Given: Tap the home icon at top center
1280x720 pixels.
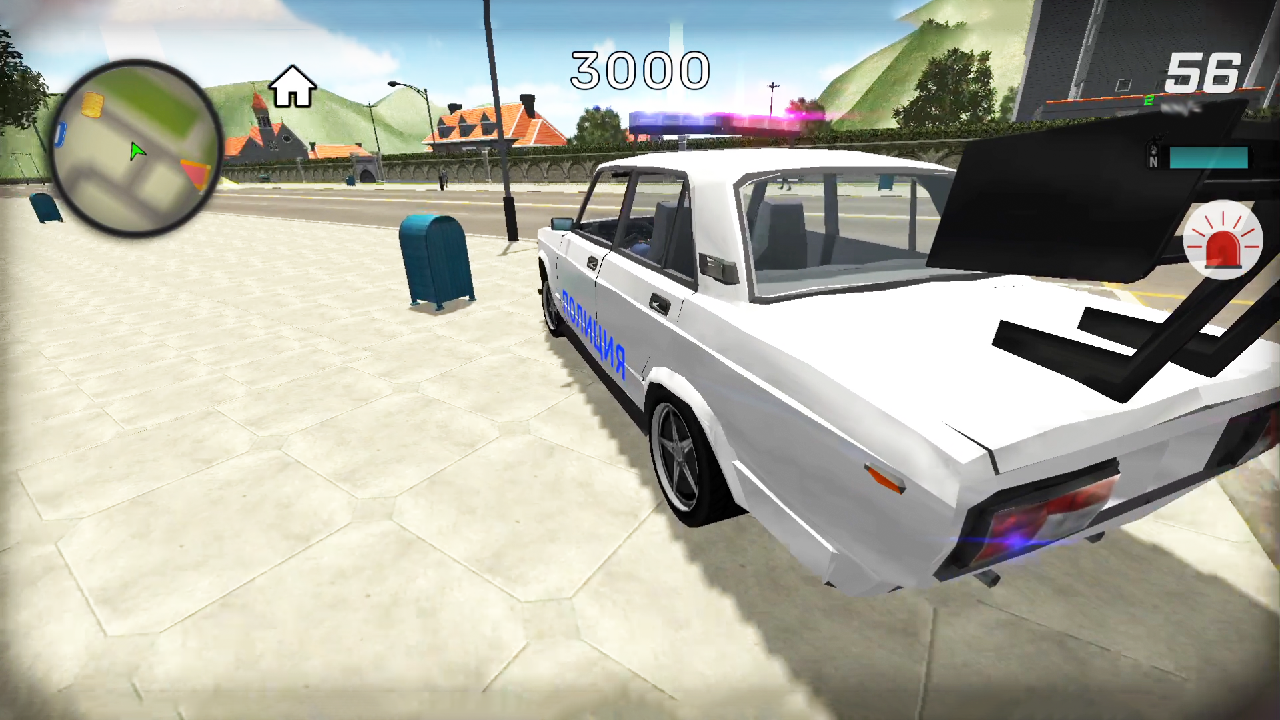Looking at the screenshot, I should (x=291, y=88).
